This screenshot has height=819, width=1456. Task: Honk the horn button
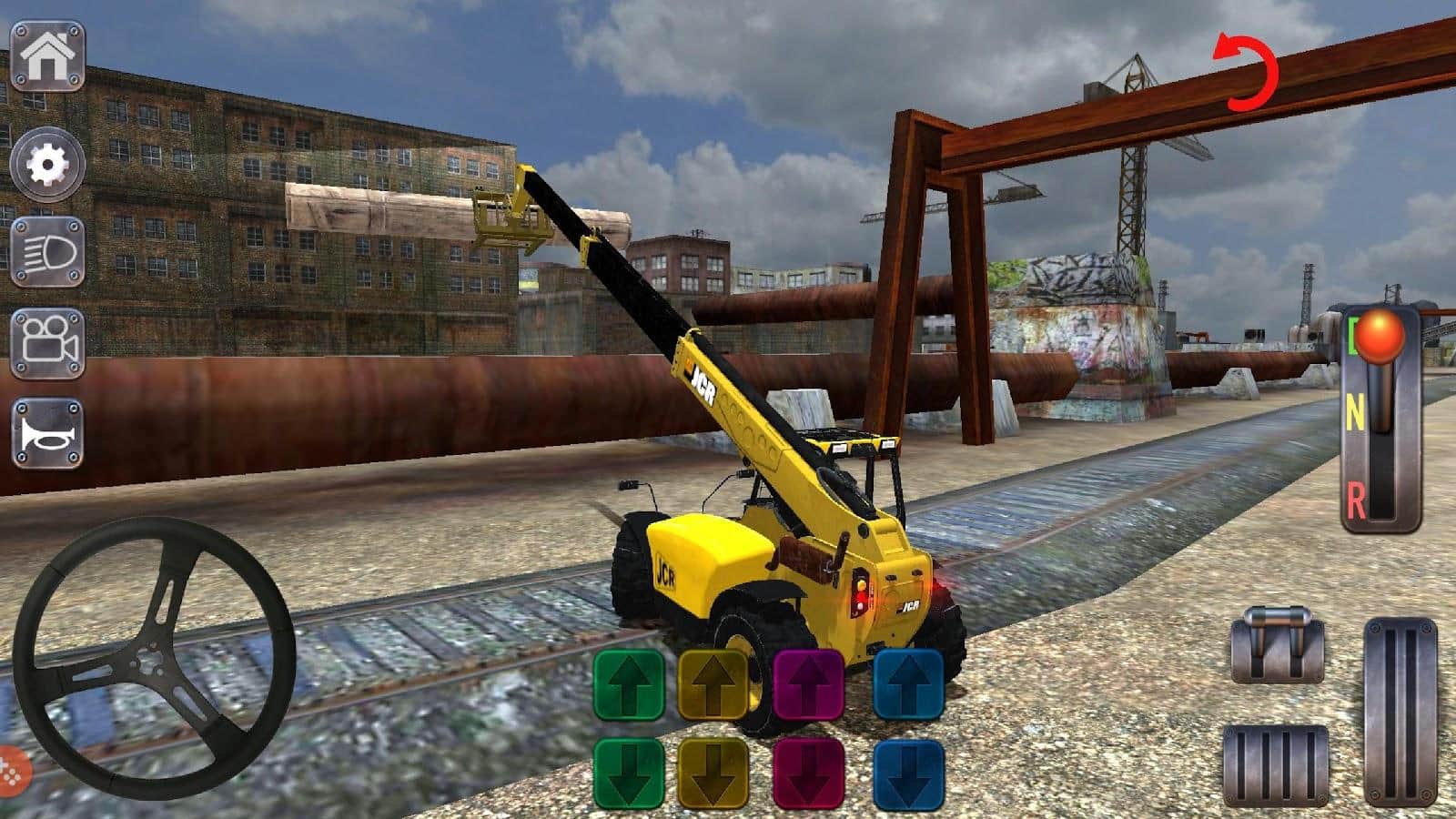pos(47,434)
